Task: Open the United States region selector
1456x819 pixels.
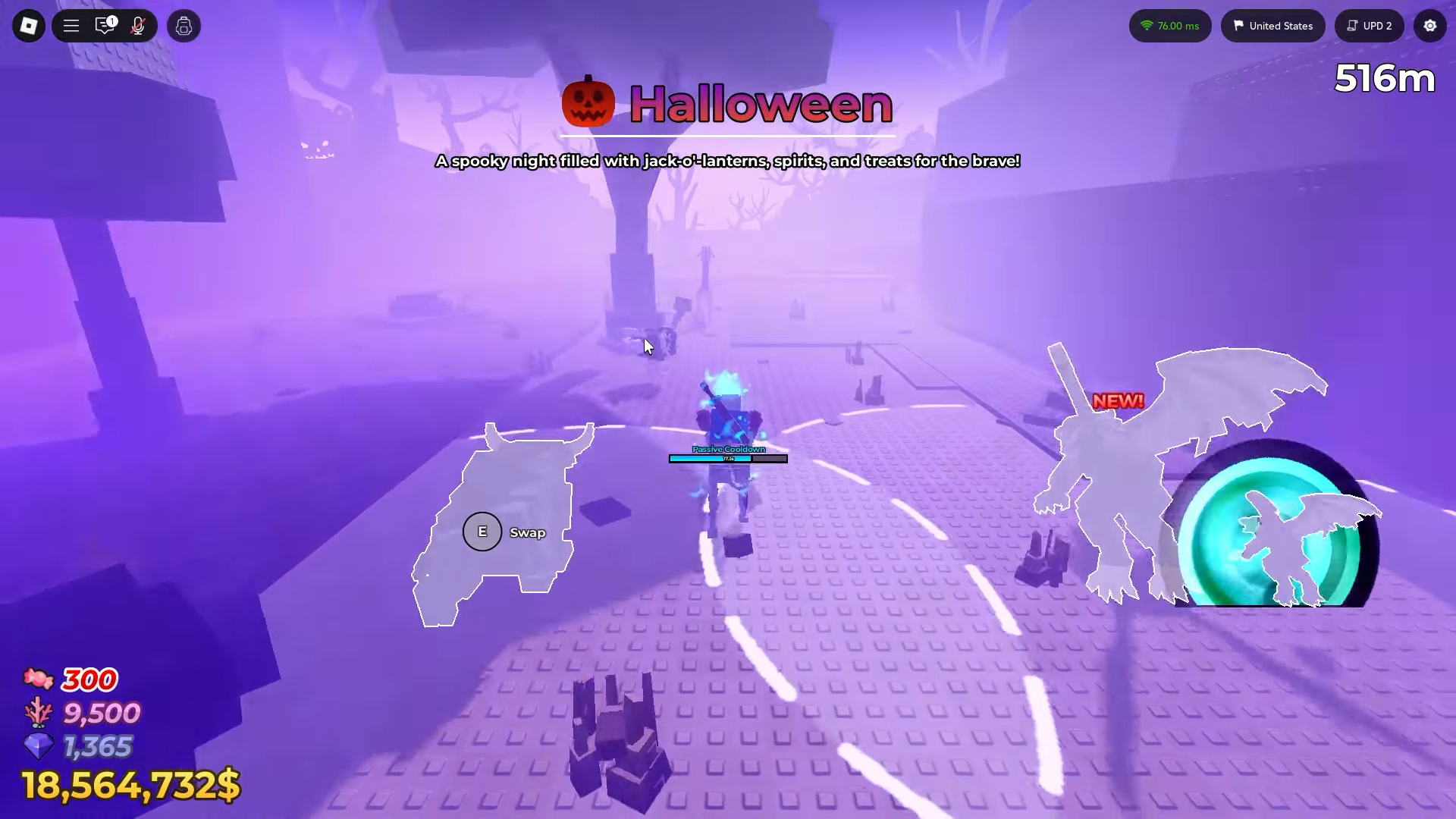Action: pyautogui.click(x=1272, y=25)
